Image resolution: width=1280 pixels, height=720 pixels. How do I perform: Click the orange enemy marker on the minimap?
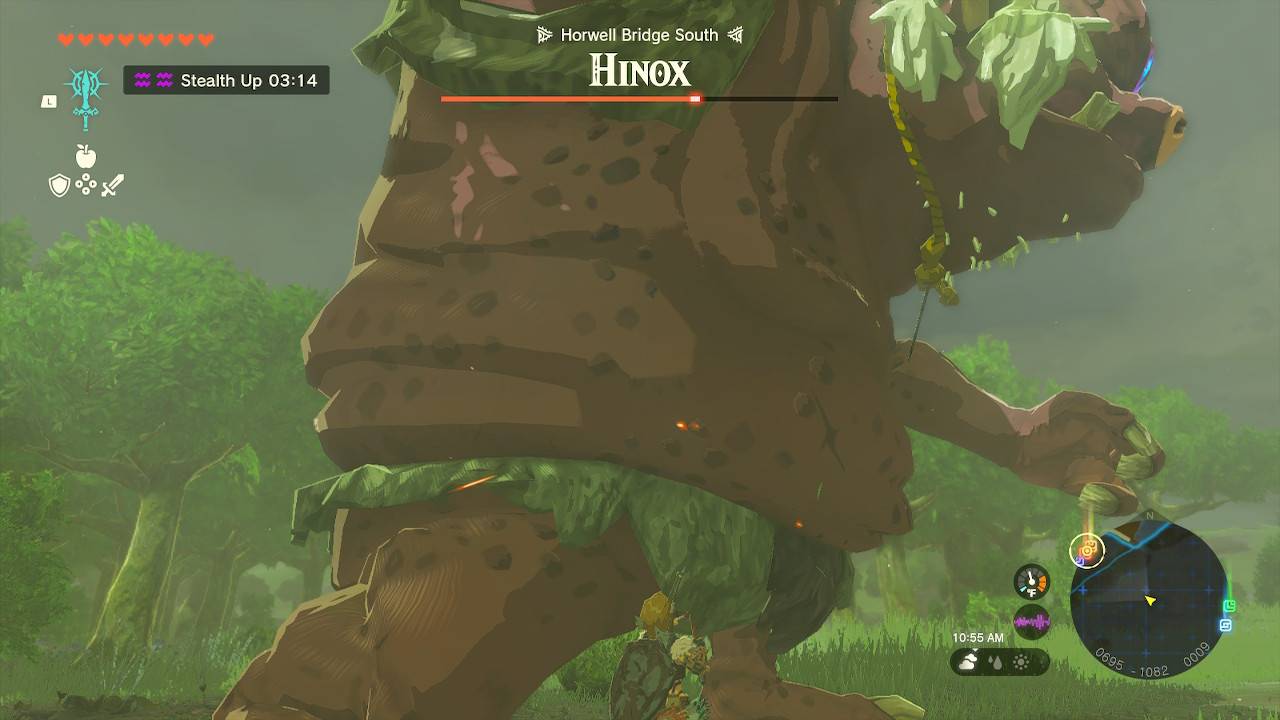pyautogui.click(x=1087, y=550)
